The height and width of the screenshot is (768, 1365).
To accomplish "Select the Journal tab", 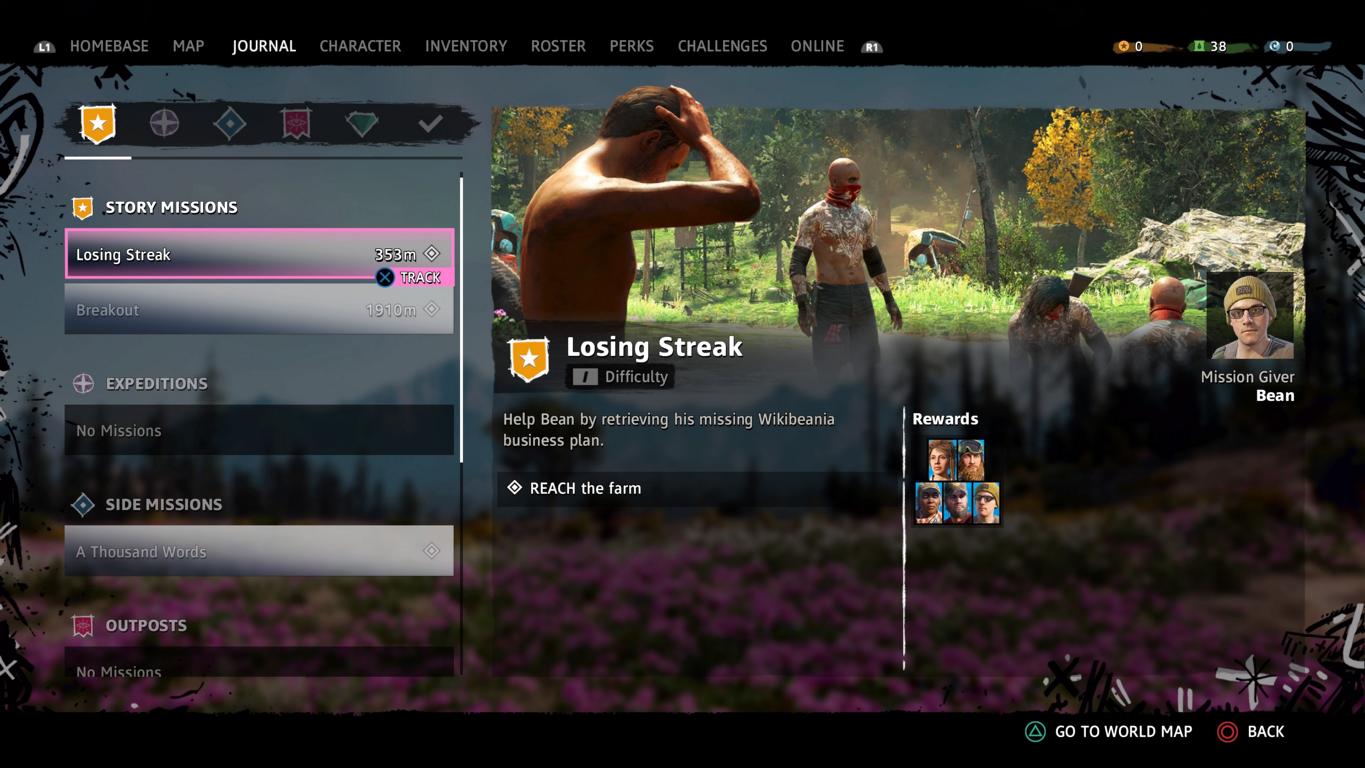I will click(264, 46).
